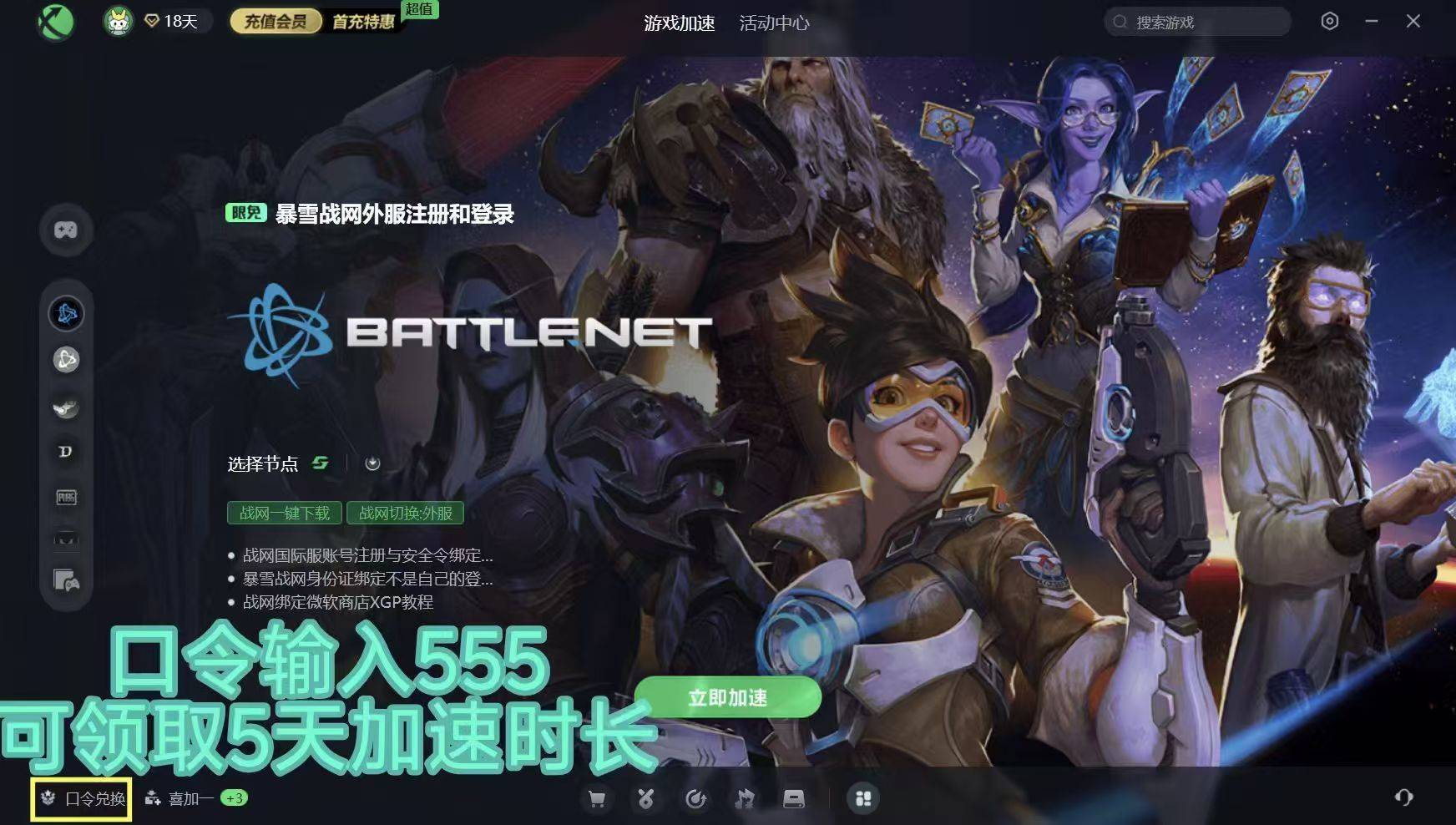
Task: Switch to the 游戏加速 tab
Action: point(679,23)
